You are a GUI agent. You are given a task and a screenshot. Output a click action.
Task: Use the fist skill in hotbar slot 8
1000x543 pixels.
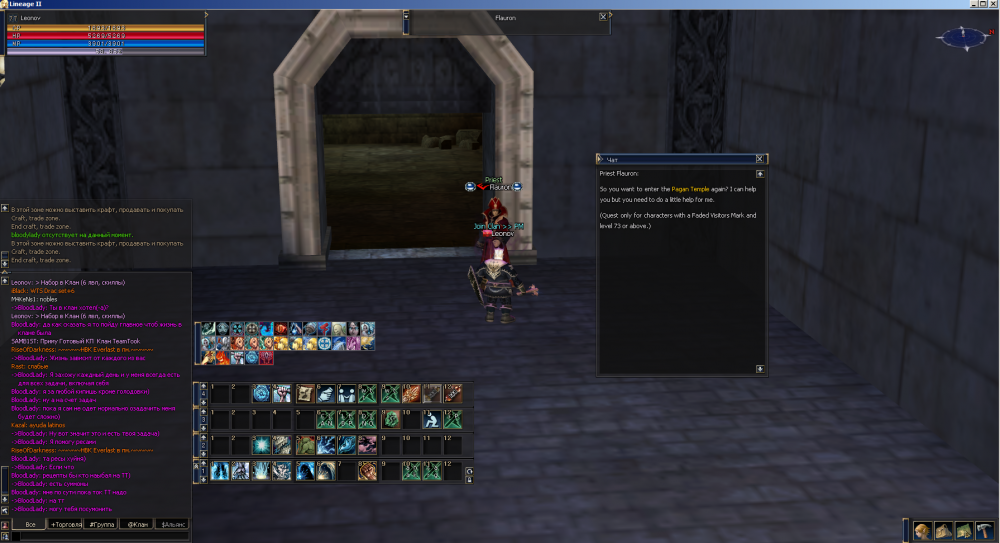tap(367, 470)
